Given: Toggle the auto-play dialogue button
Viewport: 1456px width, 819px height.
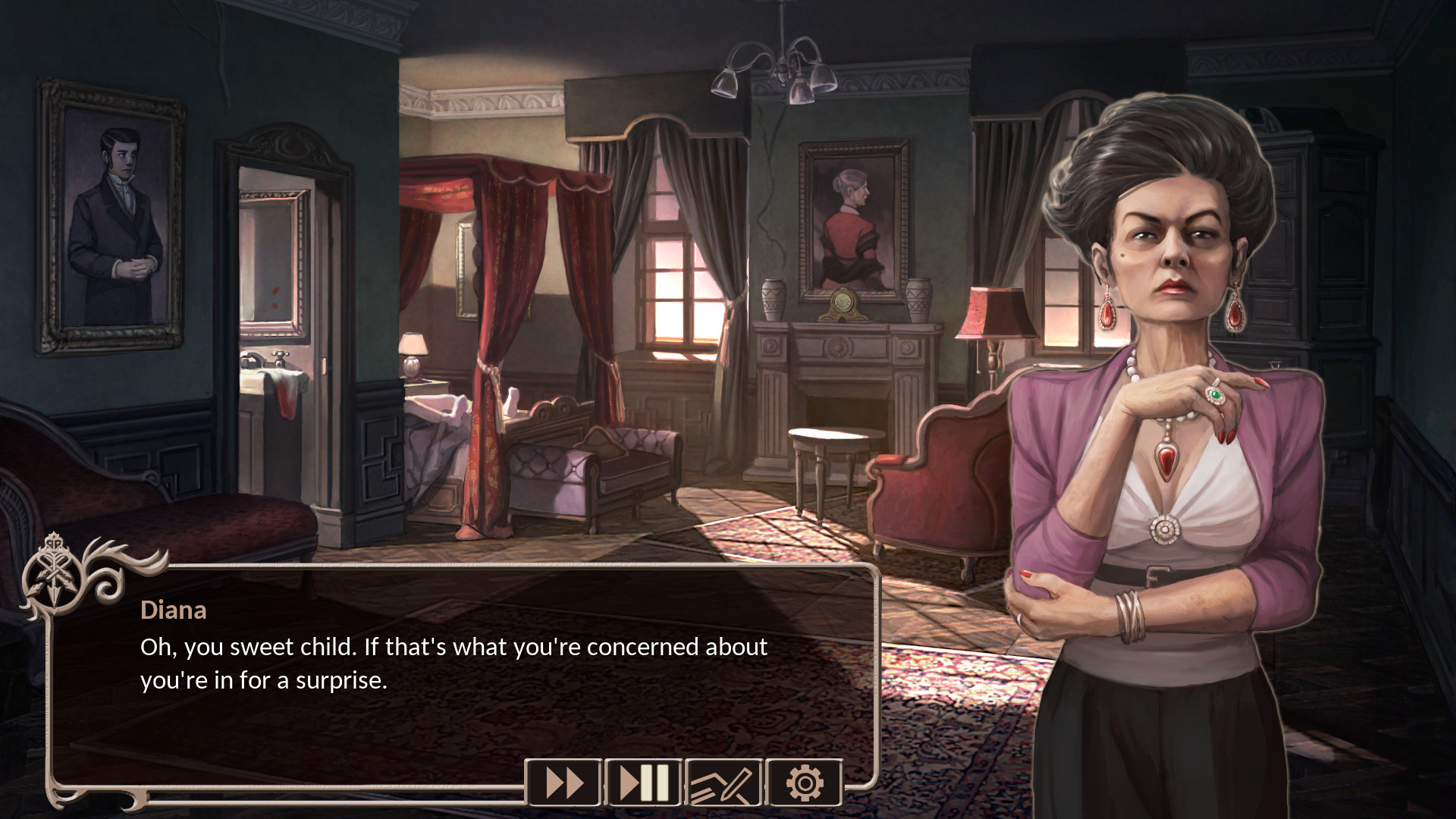Looking at the screenshot, I should click(x=644, y=783).
